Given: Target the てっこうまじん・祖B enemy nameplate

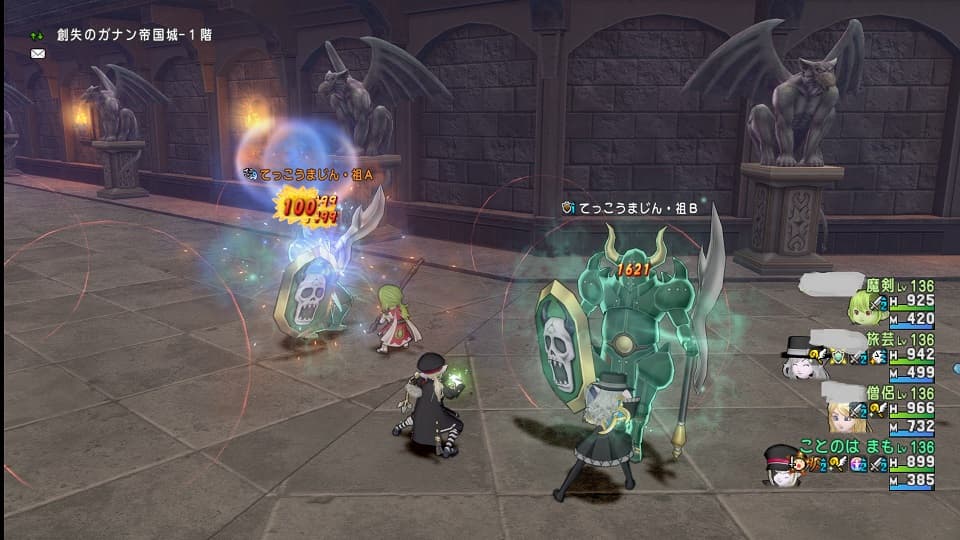Looking at the screenshot, I should 636,208.
